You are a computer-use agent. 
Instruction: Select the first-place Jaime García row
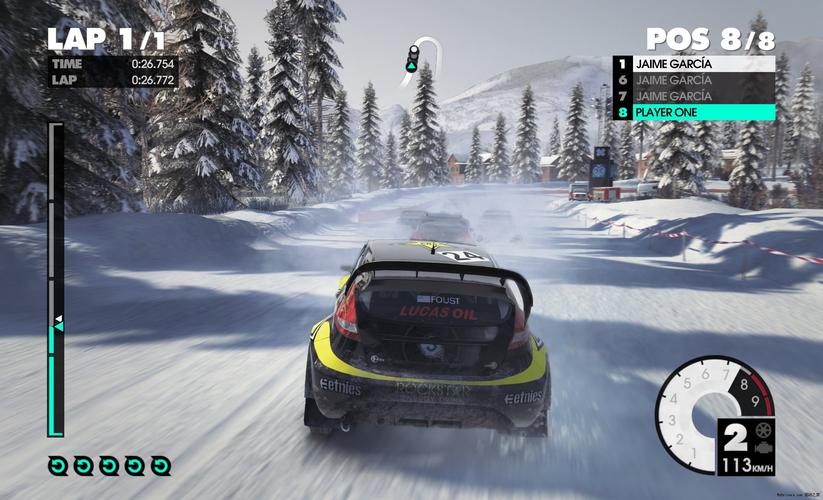click(694, 63)
